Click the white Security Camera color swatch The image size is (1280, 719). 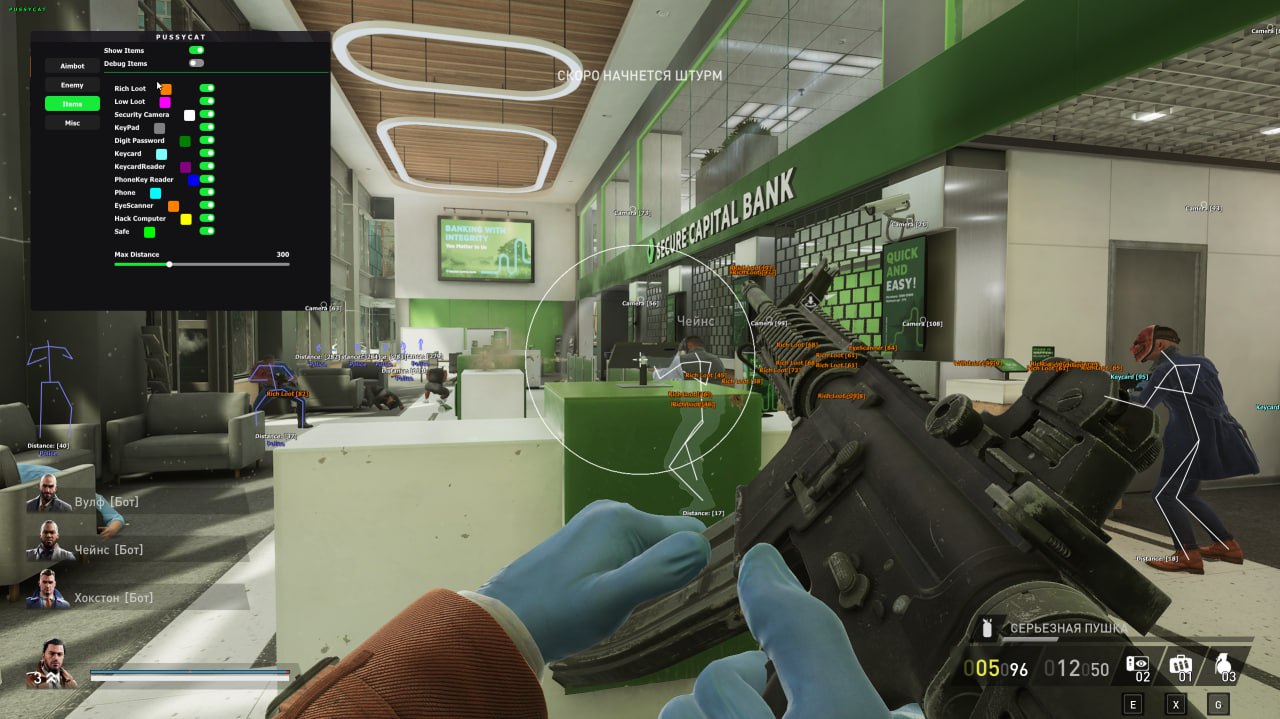[x=189, y=115]
